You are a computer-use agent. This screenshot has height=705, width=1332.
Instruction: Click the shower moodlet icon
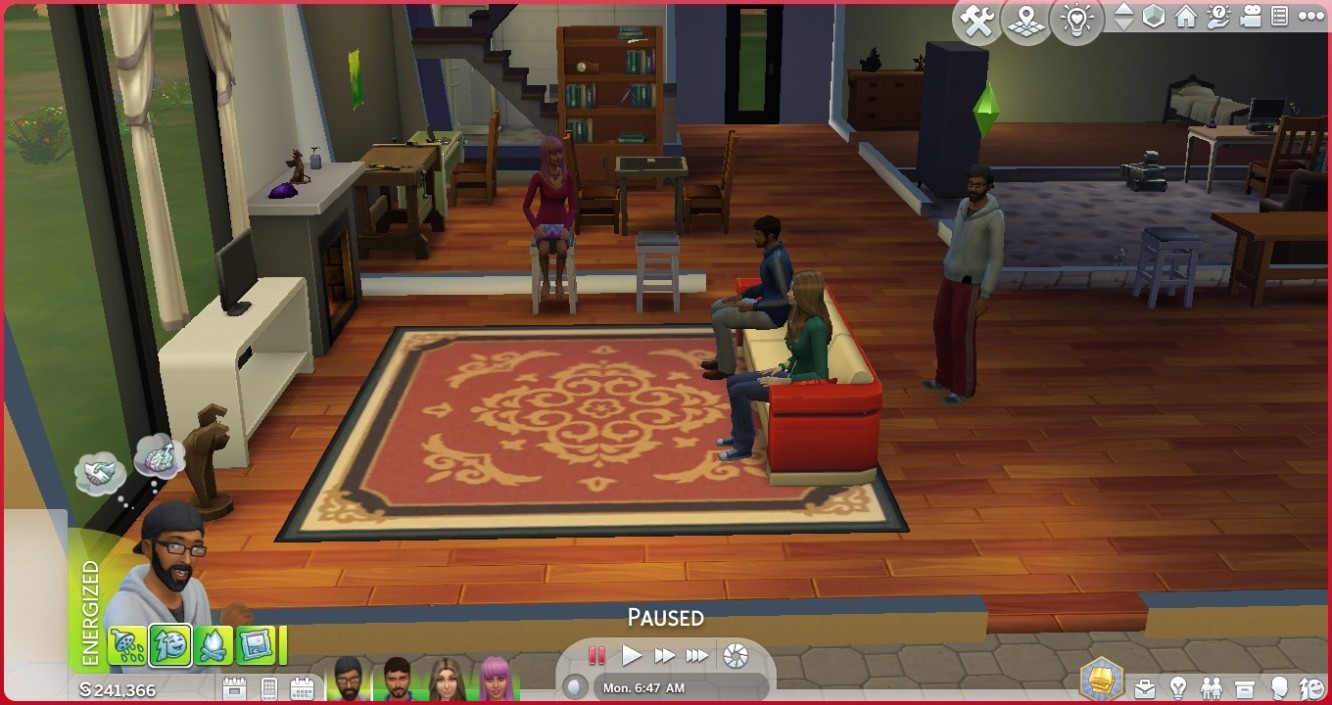pos(128,645)
